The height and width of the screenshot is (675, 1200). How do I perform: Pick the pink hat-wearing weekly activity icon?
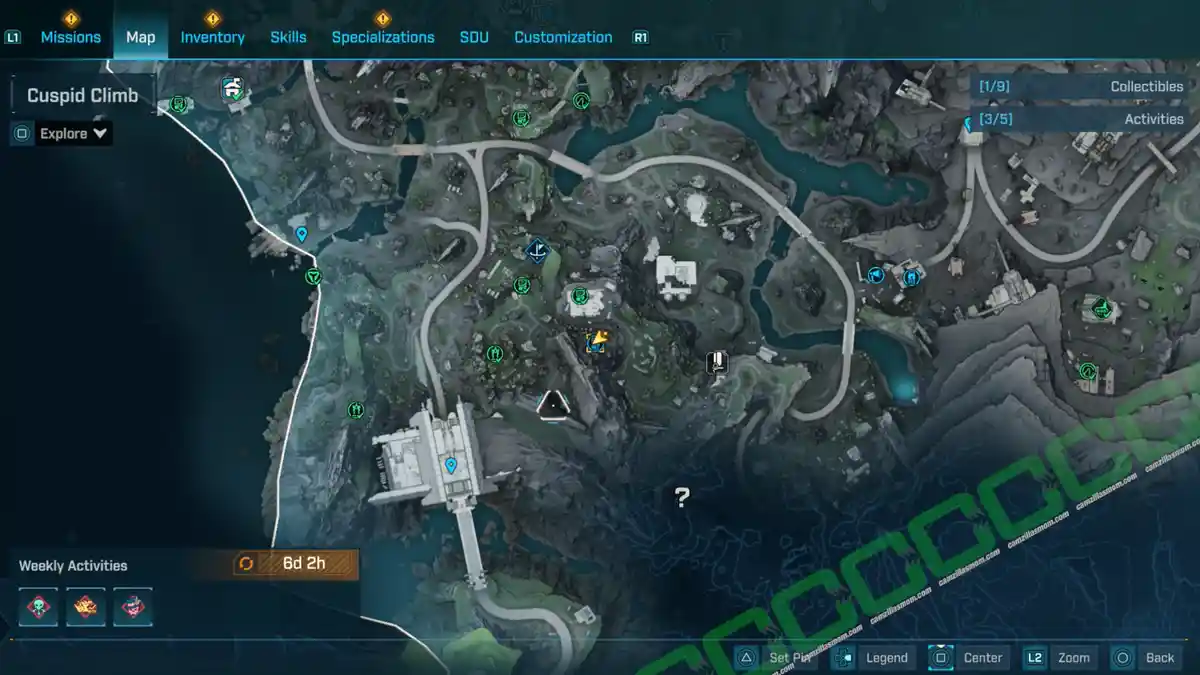coord(132,607)
